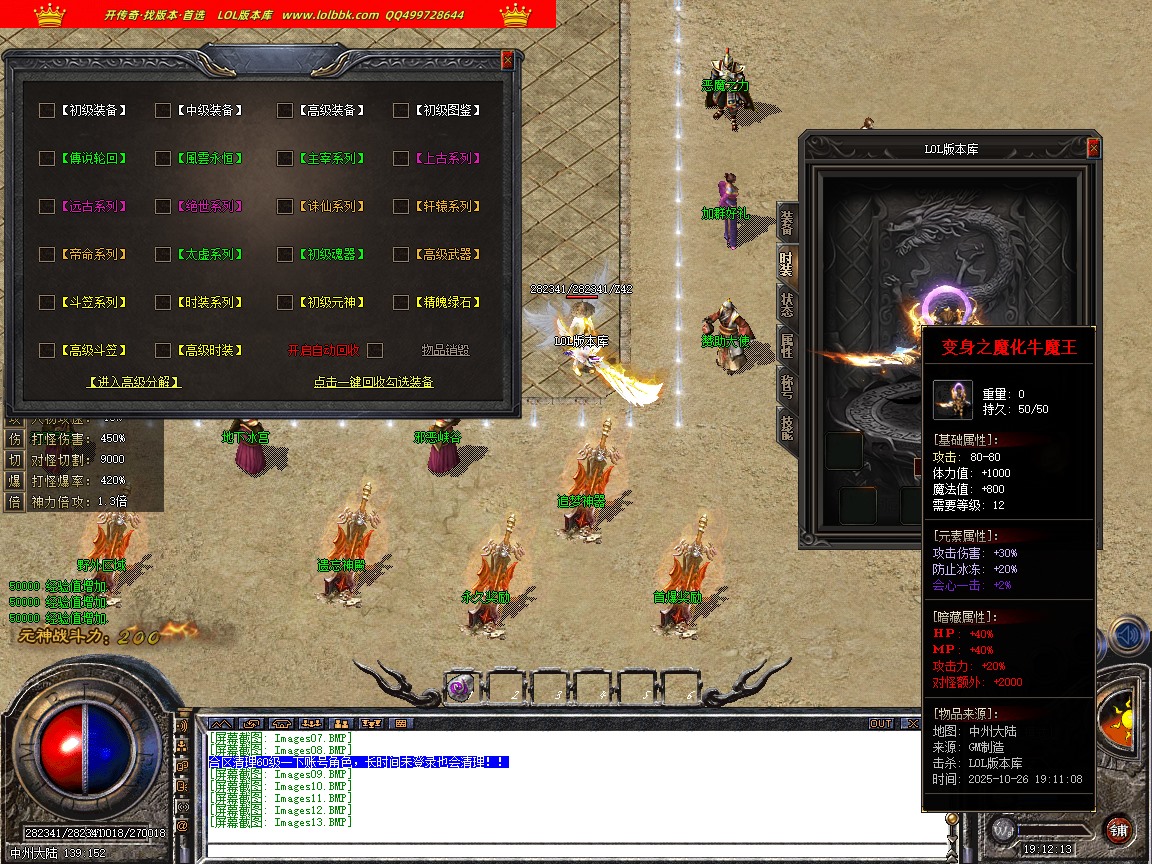This screenshot has width=1152, height=864.
Task: Toggle the 开启自动回收 auto-recycle checkbox
Action: tap(375, 350)
